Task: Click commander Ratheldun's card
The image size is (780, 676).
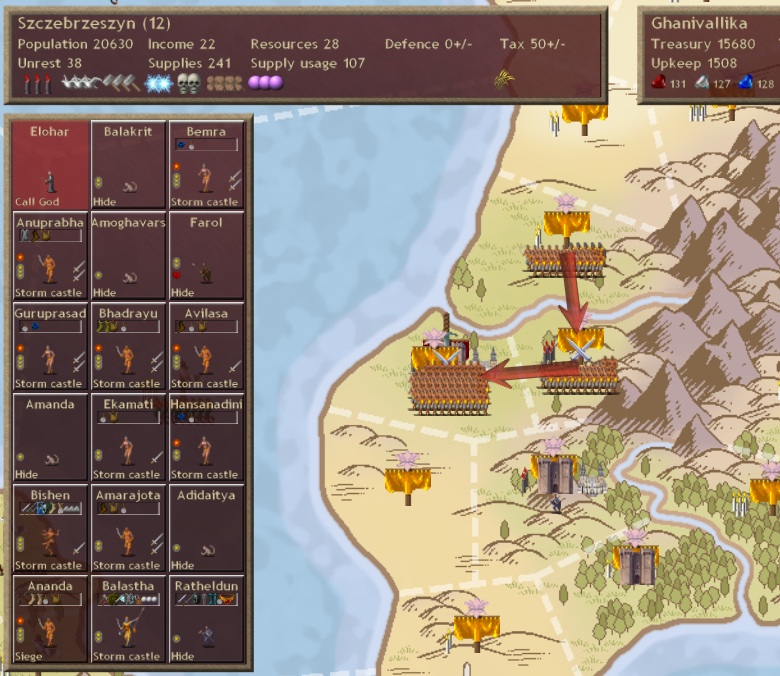Action: [x=206, y=620]
